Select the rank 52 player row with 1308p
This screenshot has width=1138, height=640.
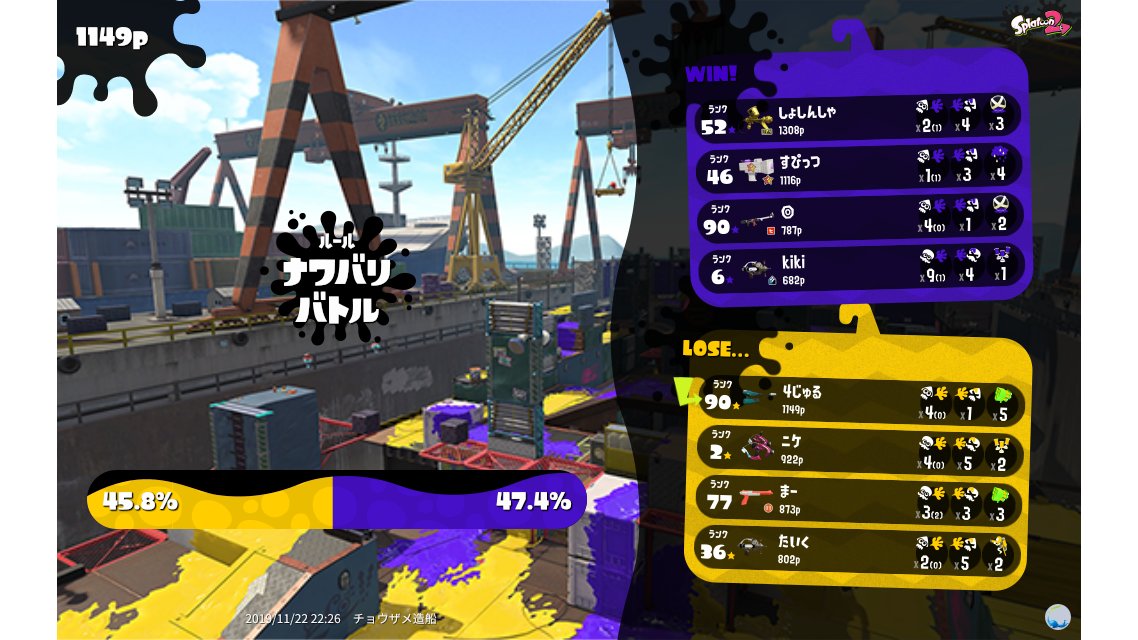(858, 116)
